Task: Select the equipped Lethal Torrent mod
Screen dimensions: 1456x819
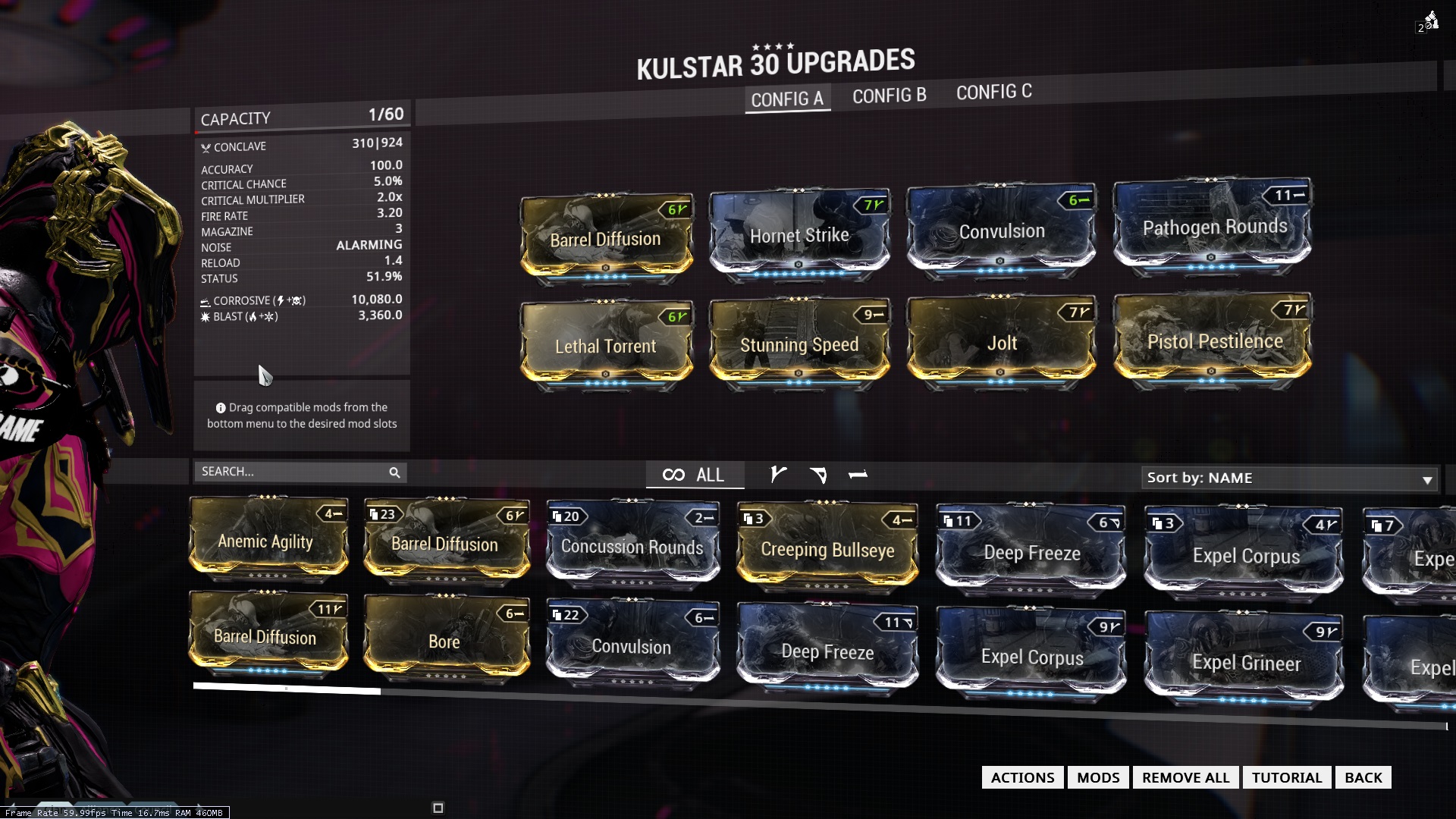Action: (x=605, y=346)
